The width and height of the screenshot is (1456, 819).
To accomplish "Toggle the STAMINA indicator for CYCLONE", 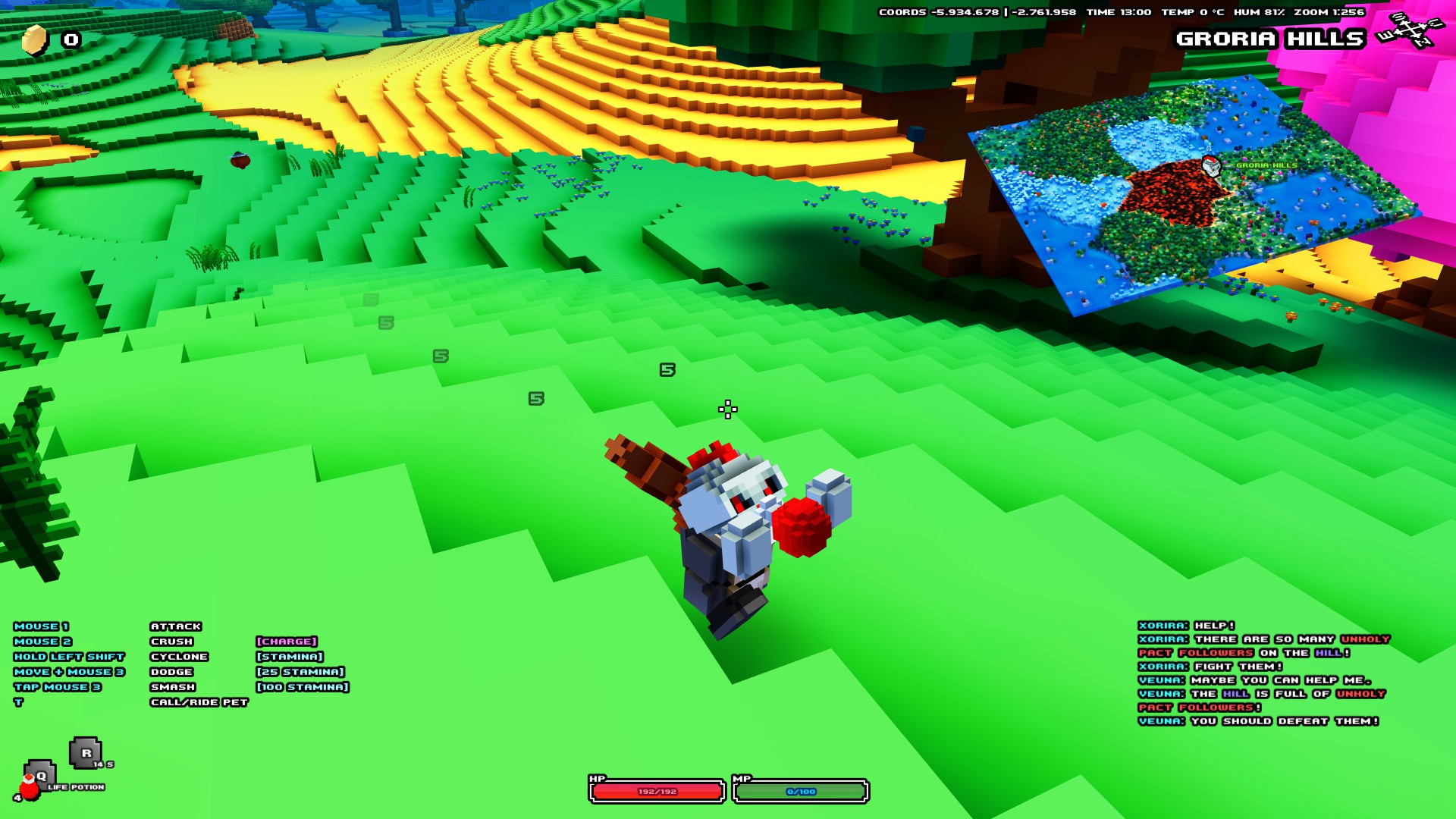I will (290, 656).
